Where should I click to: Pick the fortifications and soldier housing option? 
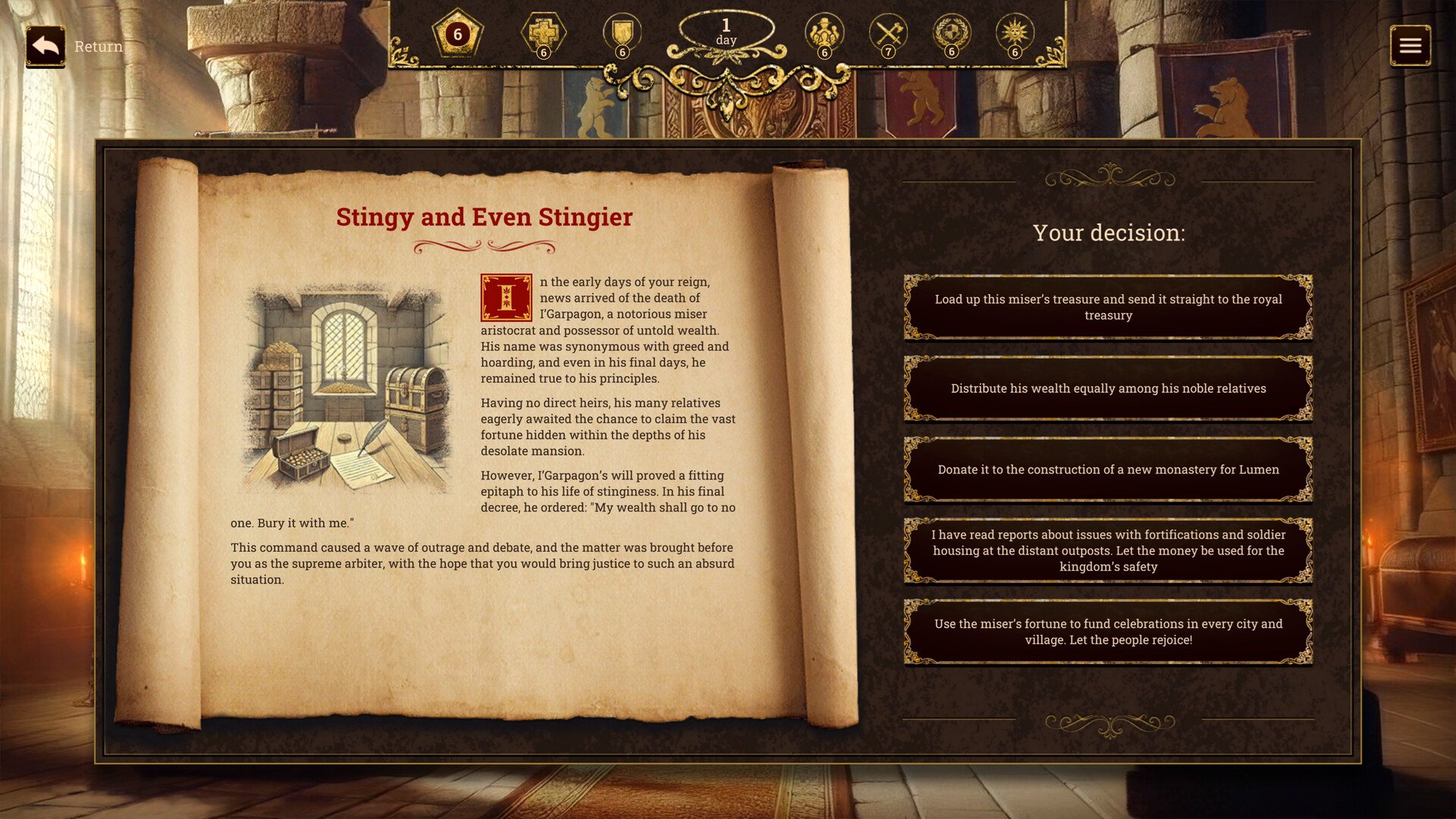(1108, 551)
